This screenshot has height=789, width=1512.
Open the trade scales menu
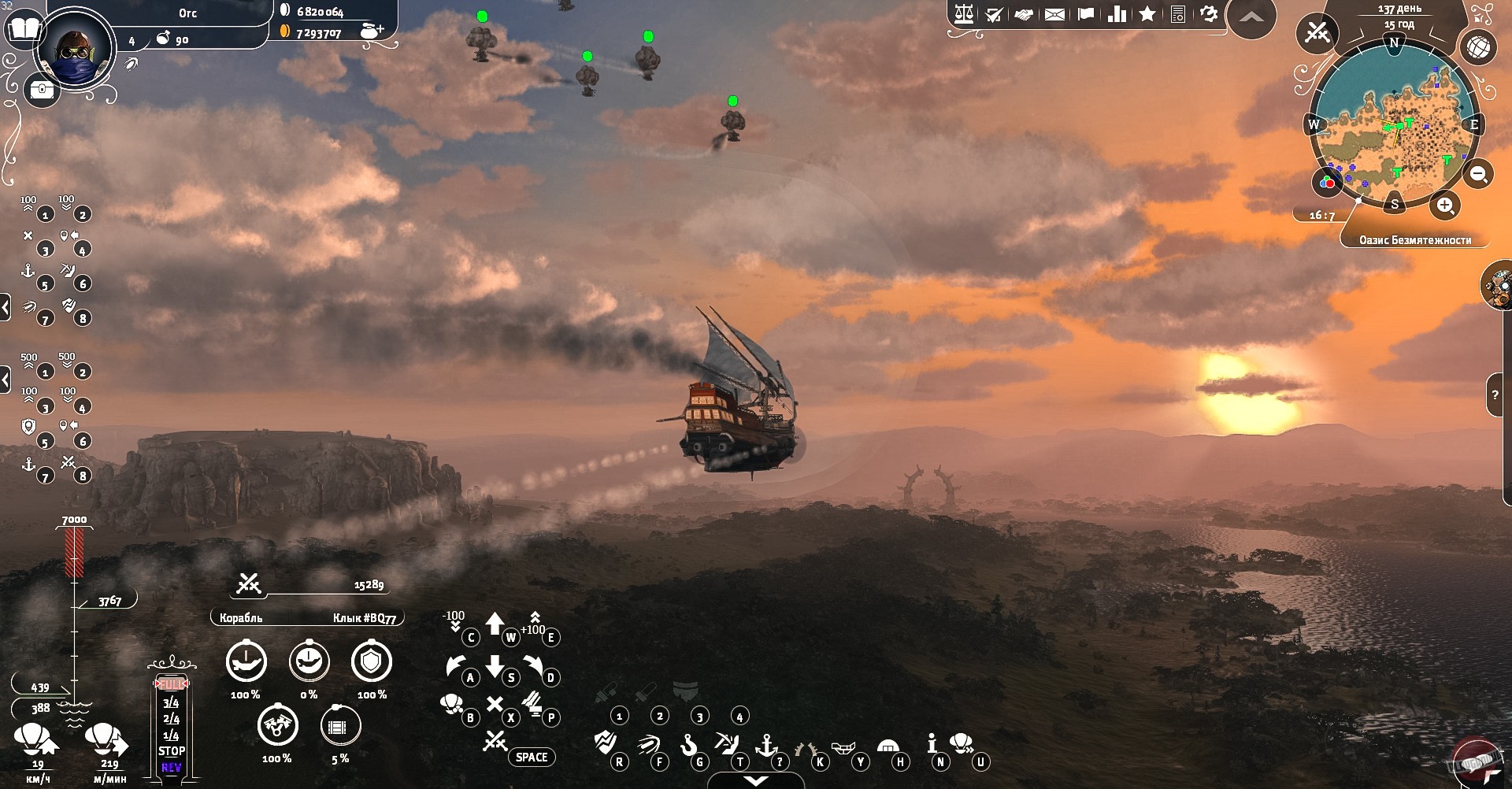[x=963, y=13]
